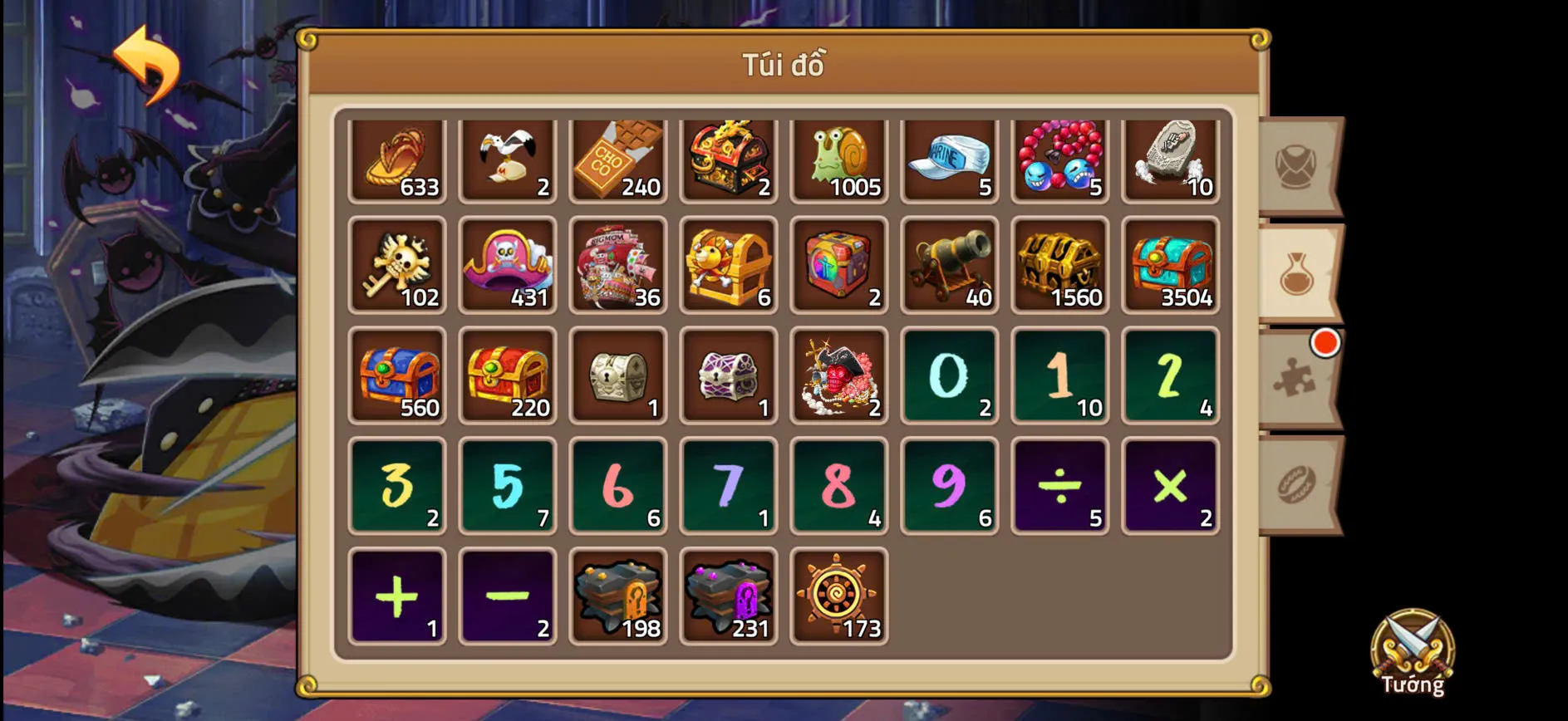Select the number 9 card
This screenshot has width=1568, height=721.
click(x=949, y=484)
